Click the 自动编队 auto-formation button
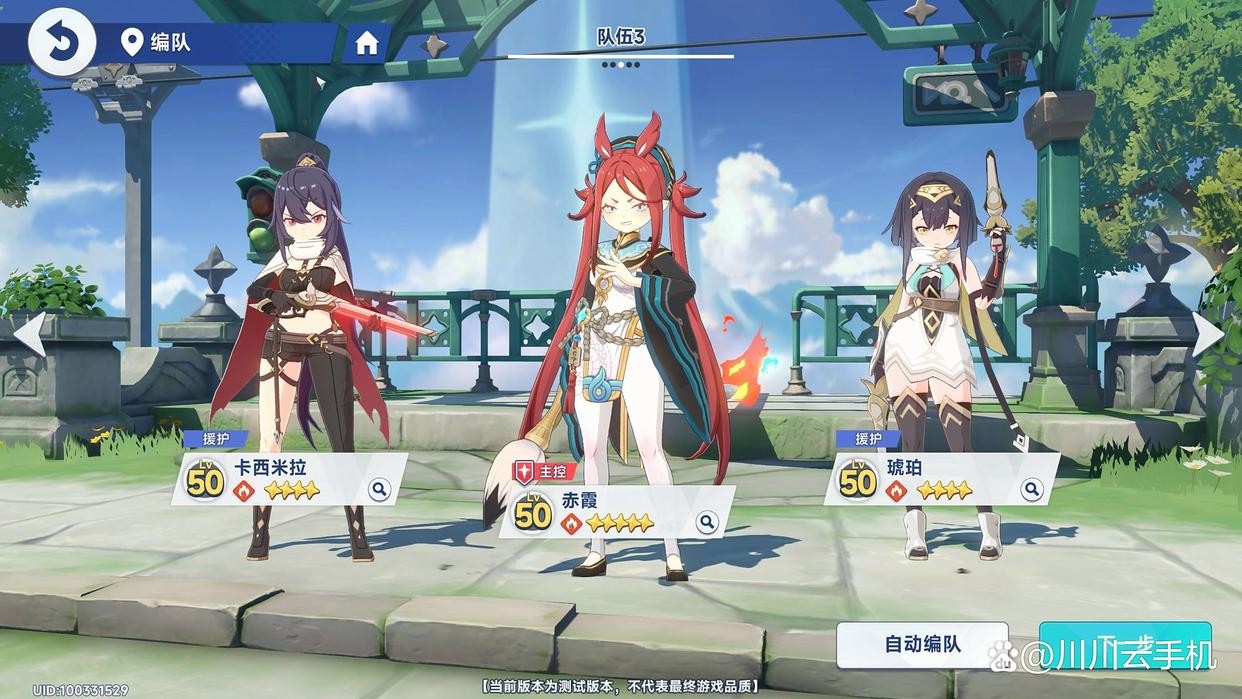Viewport: 1242px width, 699px height. (922, 644)
